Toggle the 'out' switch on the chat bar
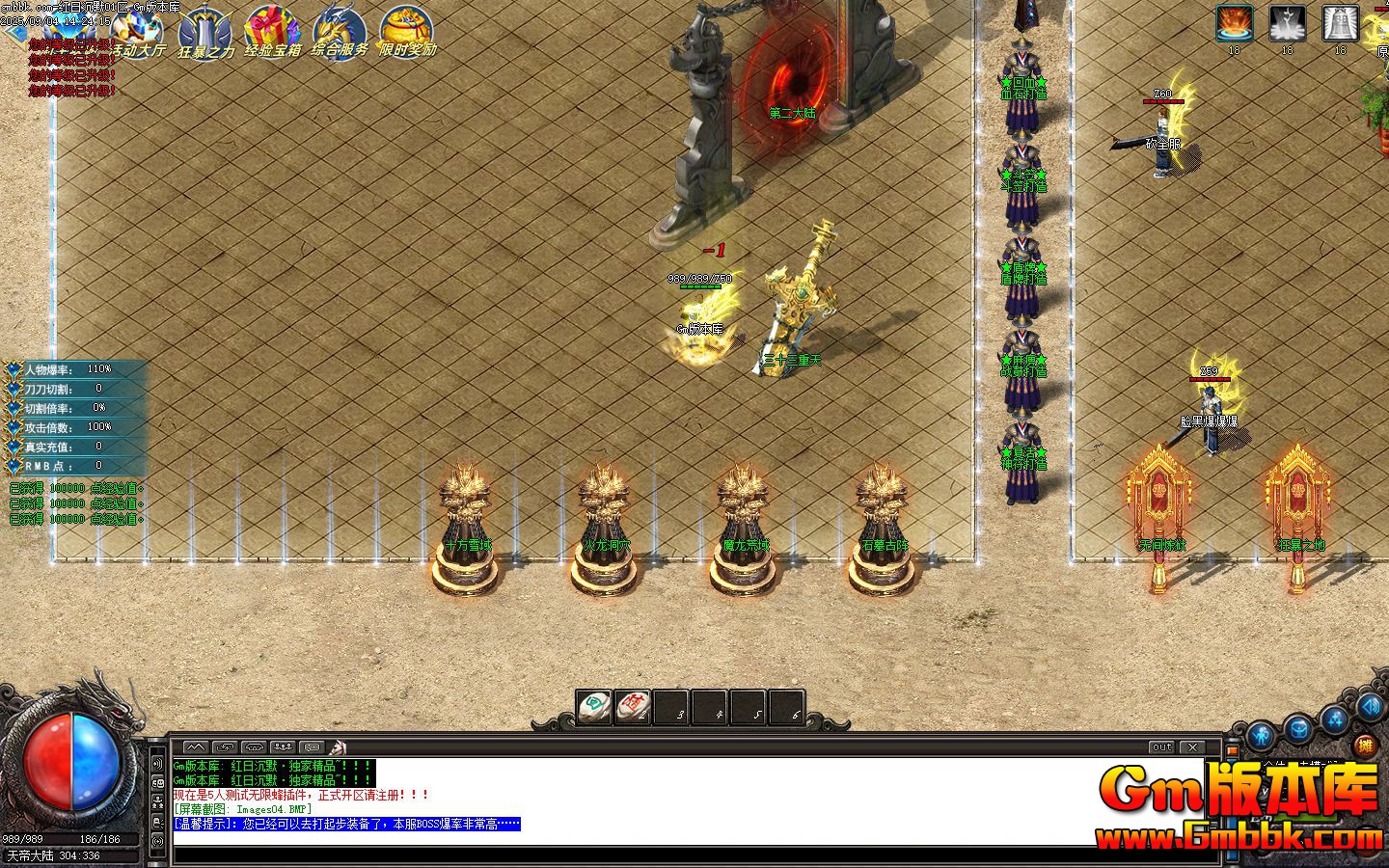Image resolution: width=1389 pixels, height=868 pixels. pos(1160,746)
